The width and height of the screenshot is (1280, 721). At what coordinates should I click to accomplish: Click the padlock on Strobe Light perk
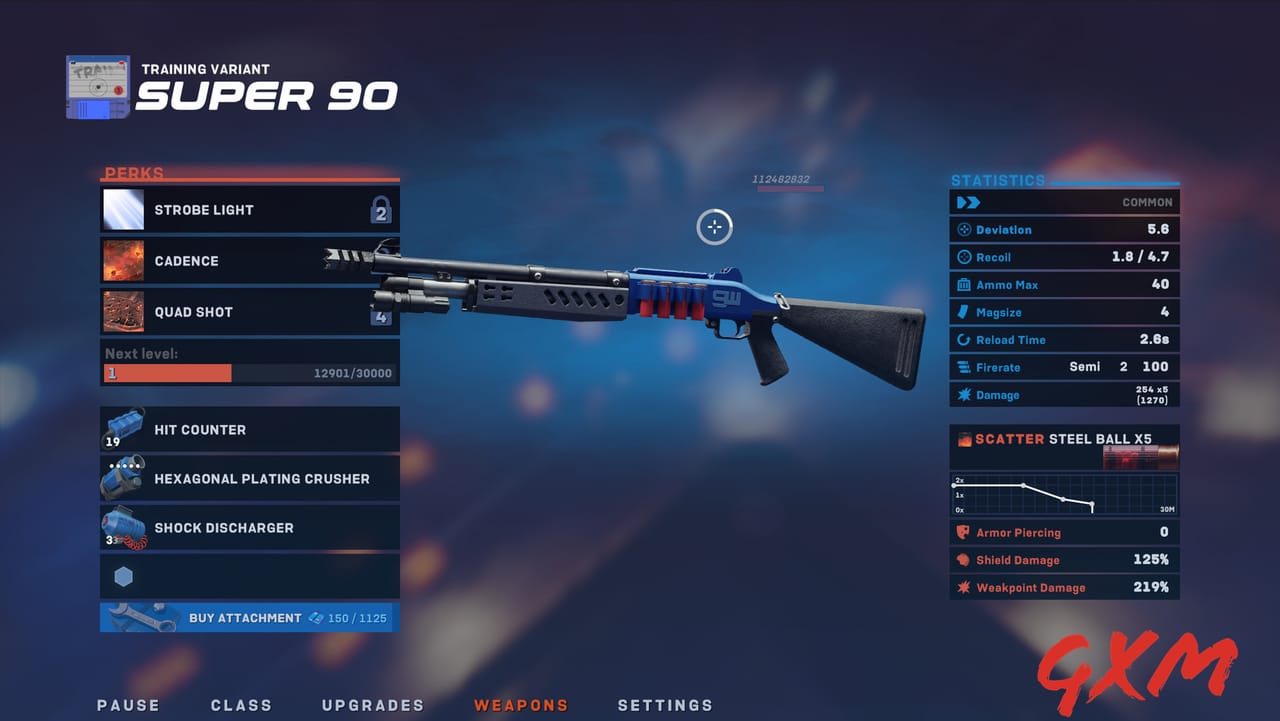coord(381,212)
